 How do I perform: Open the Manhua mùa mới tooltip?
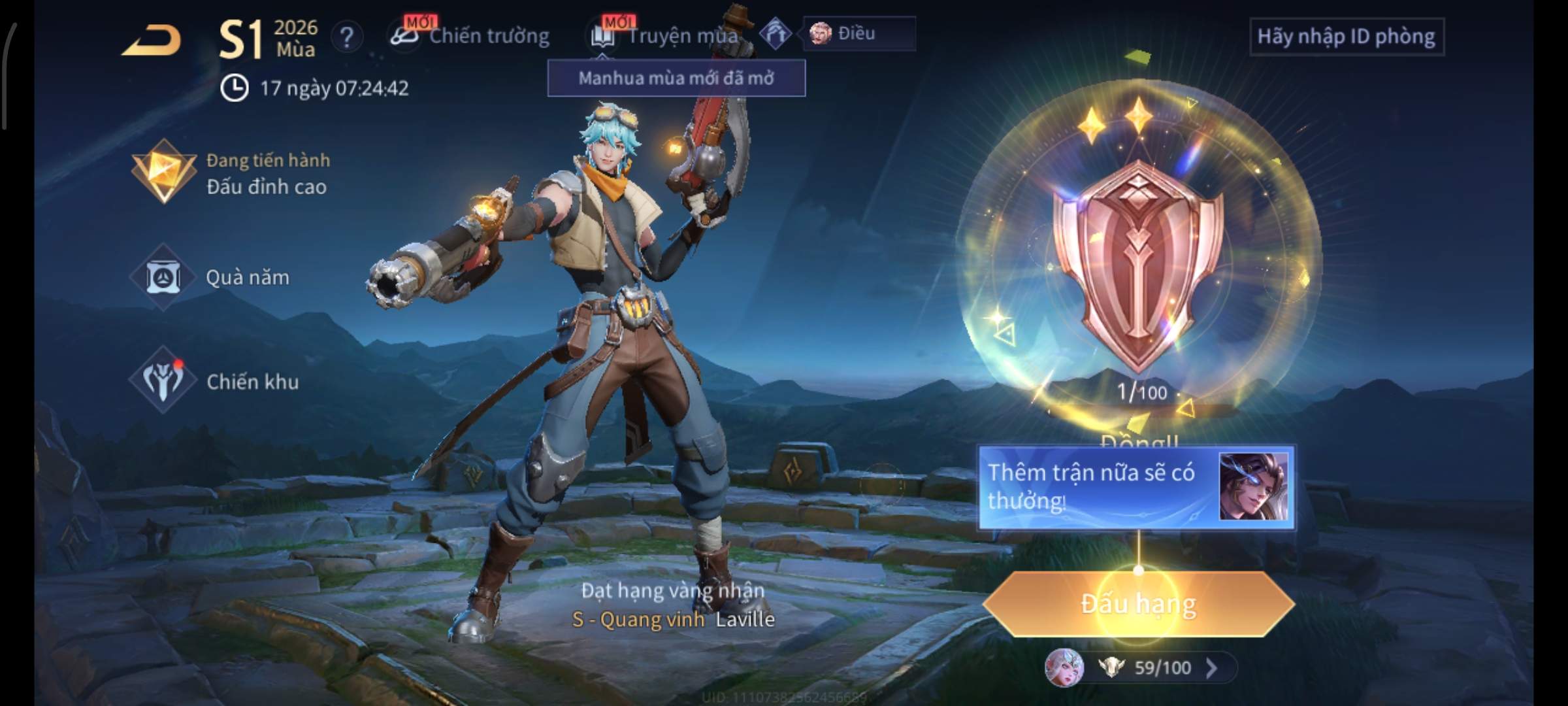pos(676,78)
